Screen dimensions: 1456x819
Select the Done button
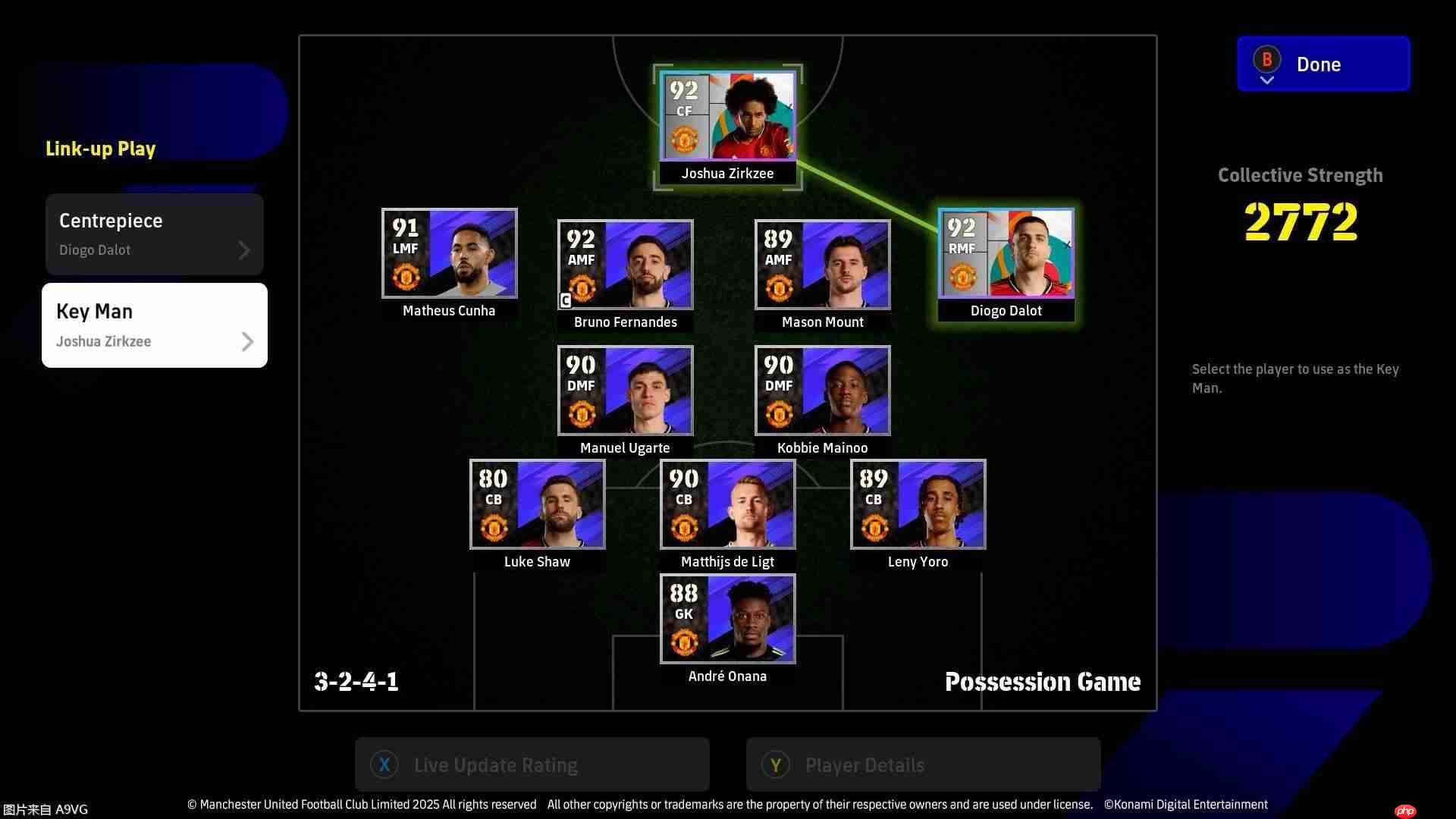1323,64
